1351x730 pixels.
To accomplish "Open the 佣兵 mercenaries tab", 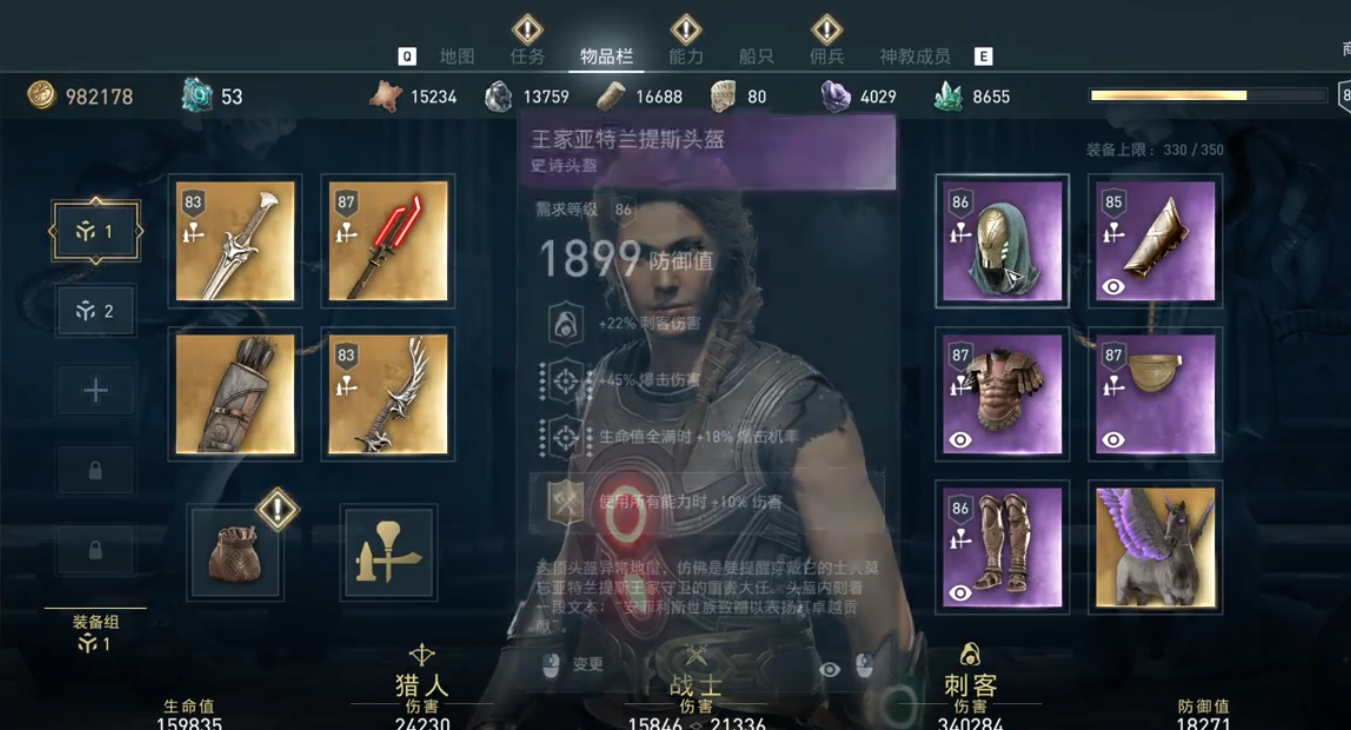I will click(x=827, y=57).
